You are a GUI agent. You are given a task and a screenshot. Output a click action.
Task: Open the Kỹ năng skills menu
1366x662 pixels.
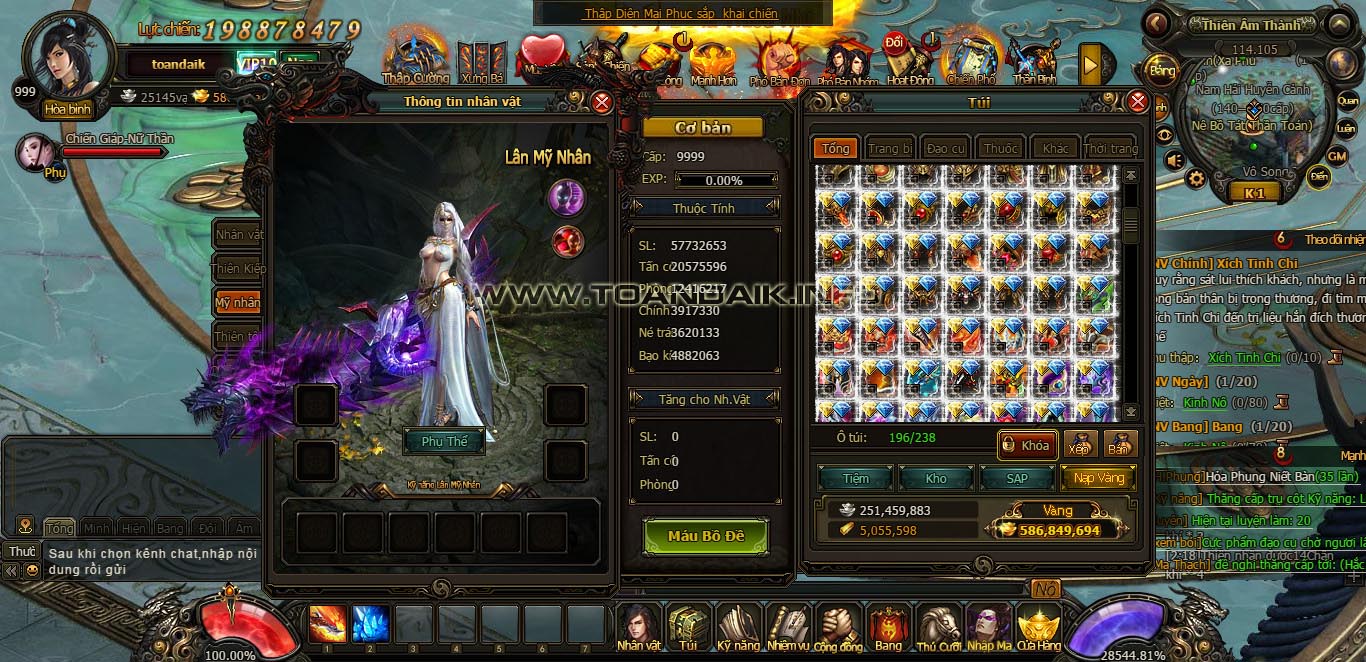738,629
